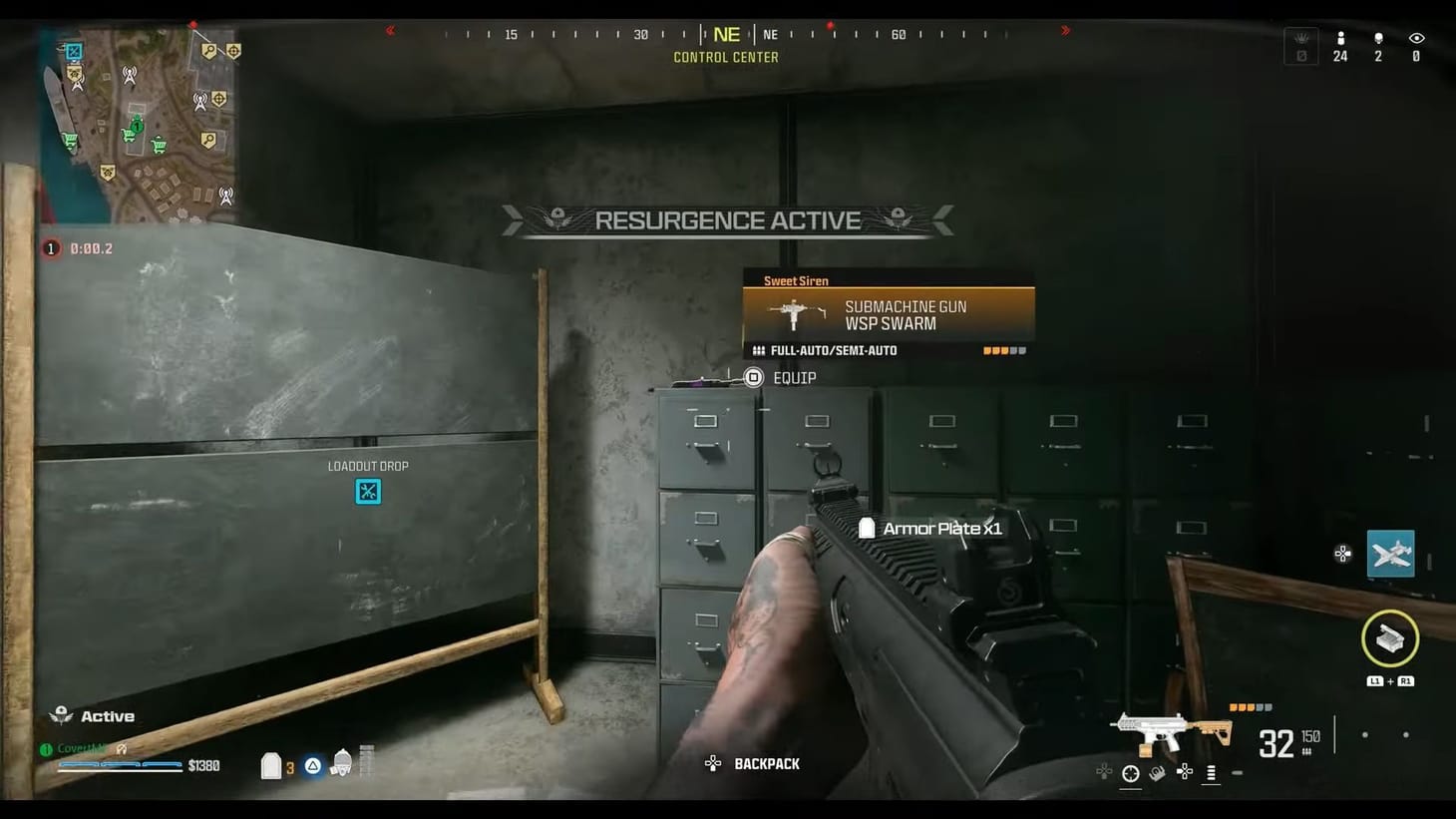Toggle the underlined reticle mode indicator
The image size is (1456, 819).
(x=1211, y=772)
